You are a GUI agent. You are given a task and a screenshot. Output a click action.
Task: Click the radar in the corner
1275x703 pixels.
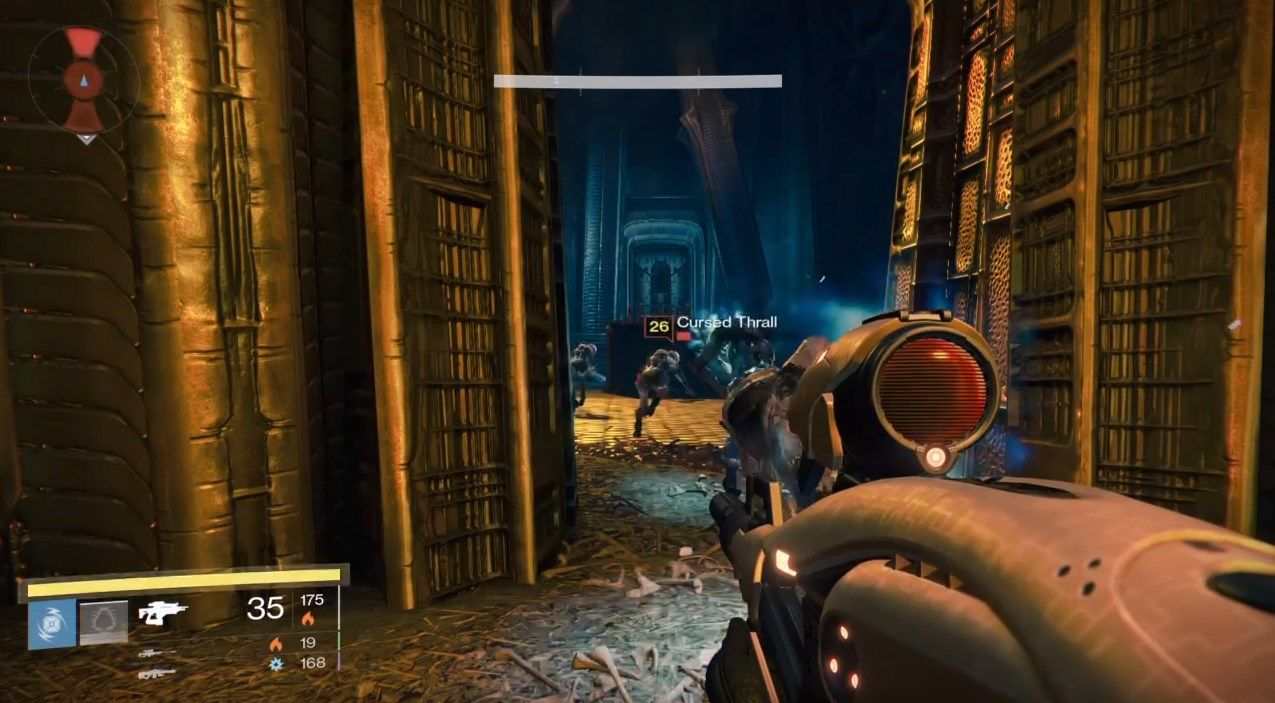click(83, 80)
